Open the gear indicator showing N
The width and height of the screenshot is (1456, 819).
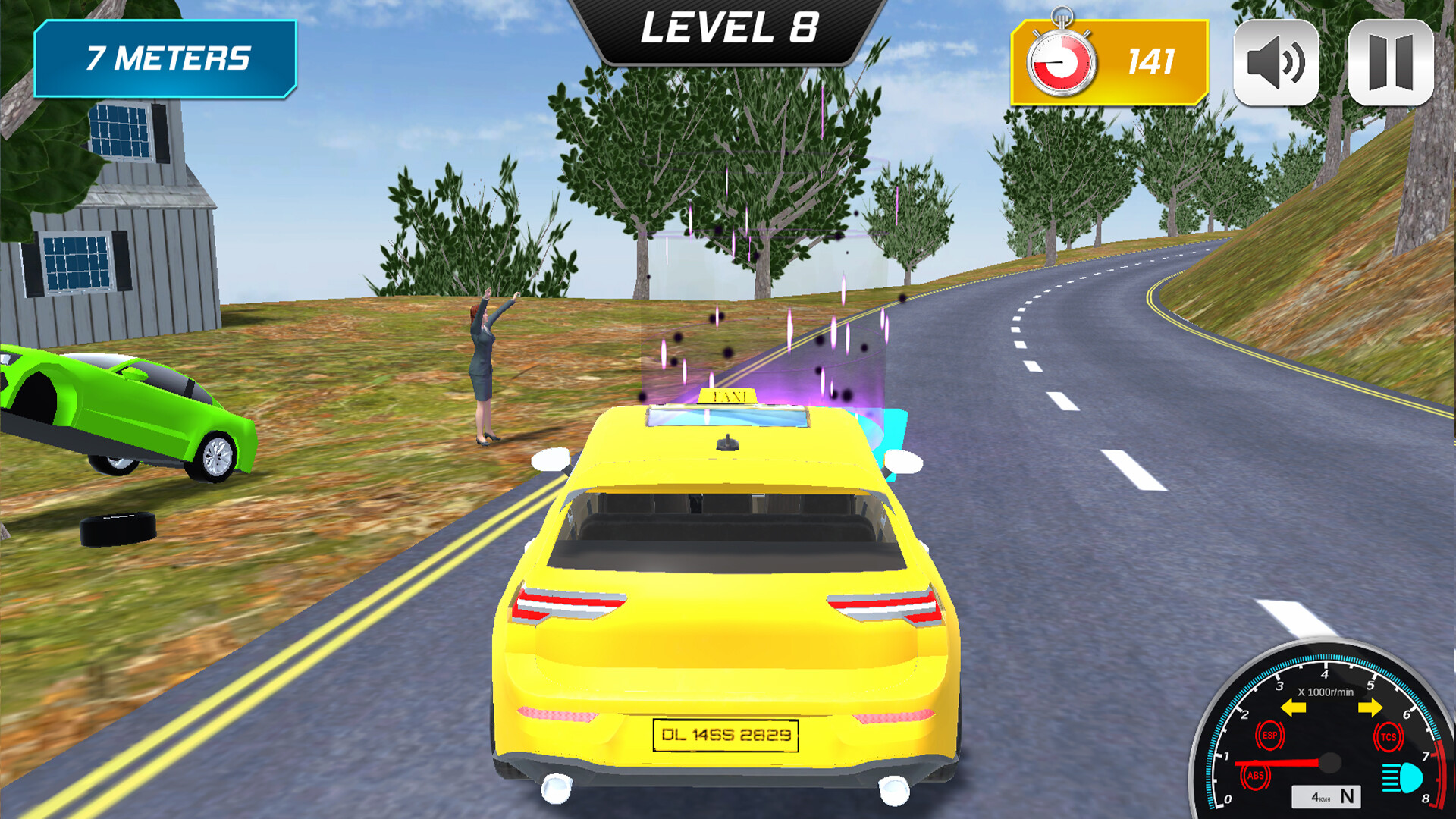1348,796
